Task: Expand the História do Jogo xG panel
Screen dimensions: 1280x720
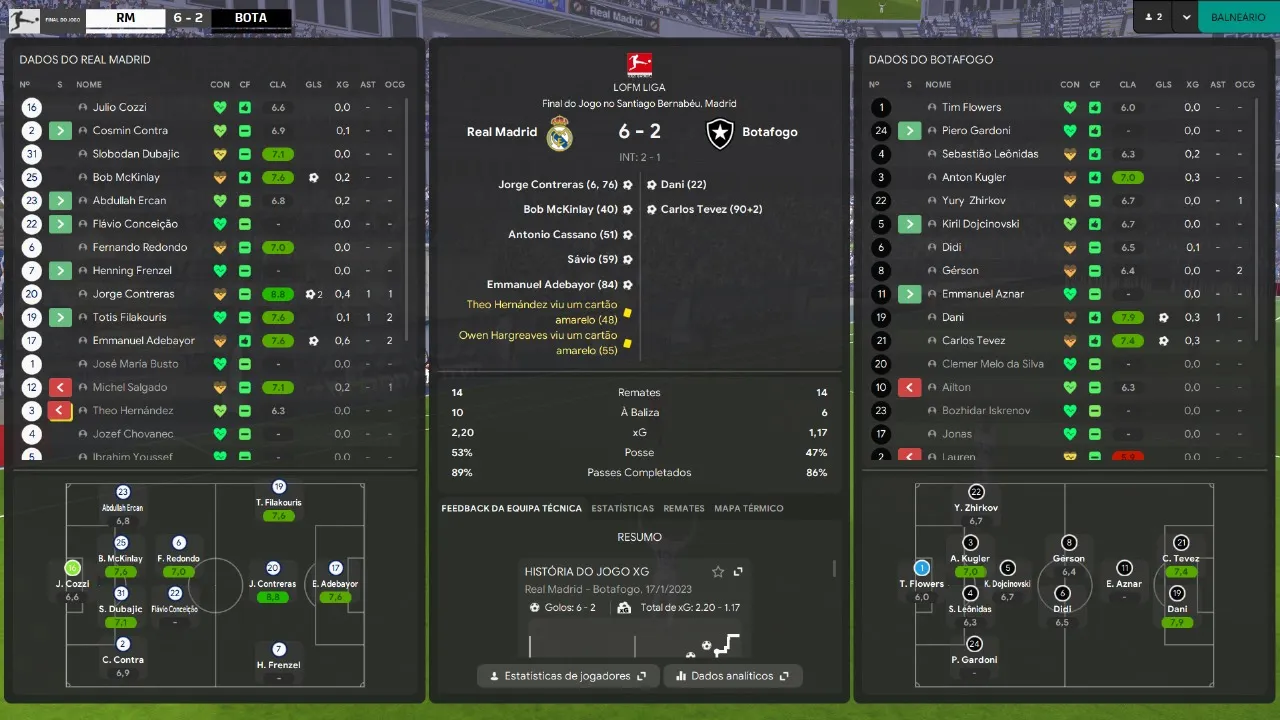Action: tap(738, 572)
